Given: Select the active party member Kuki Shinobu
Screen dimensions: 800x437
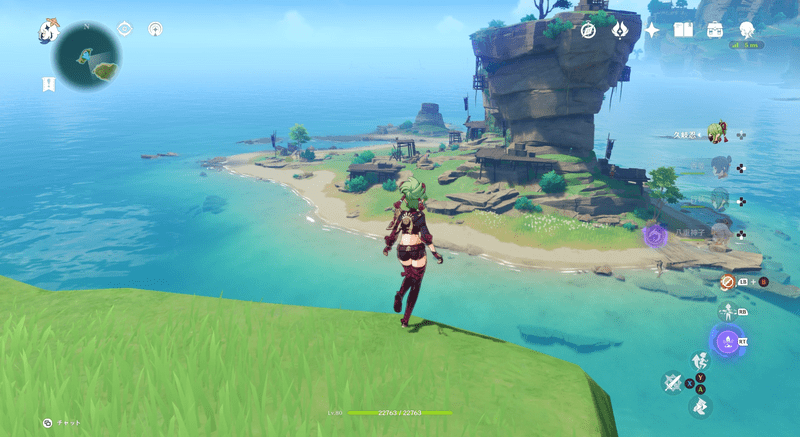Looking at the screenshot, I should [x=715, y=133].
